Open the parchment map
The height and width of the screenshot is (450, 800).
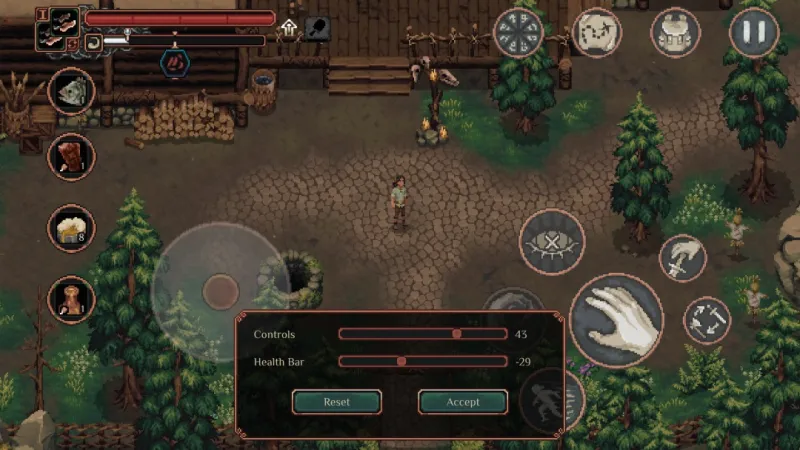(597, 32)
